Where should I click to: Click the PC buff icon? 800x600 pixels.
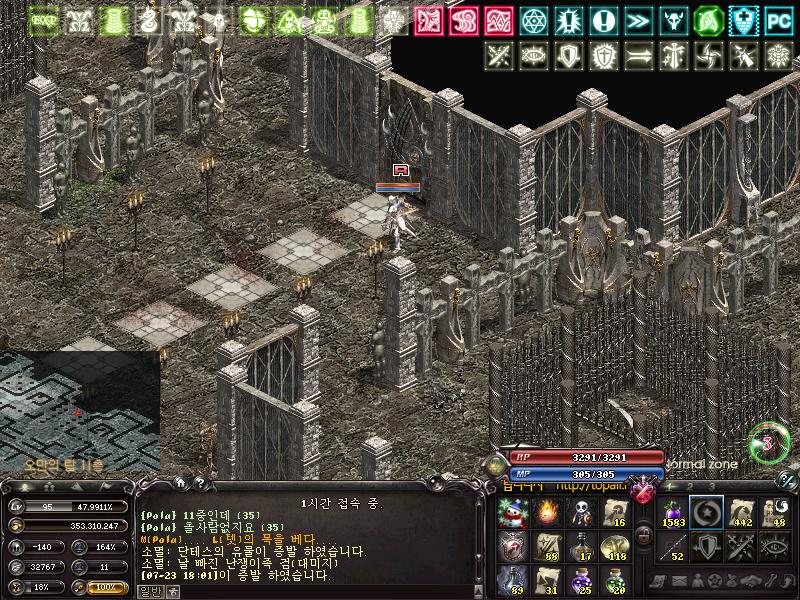(777, 20)
